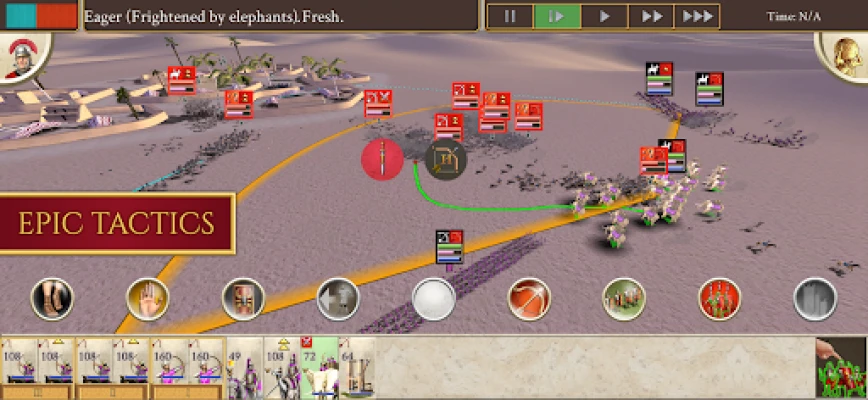Click the blank white round button
The height and width of the screenshot is (400, 868).
click(x=434, y=299)
